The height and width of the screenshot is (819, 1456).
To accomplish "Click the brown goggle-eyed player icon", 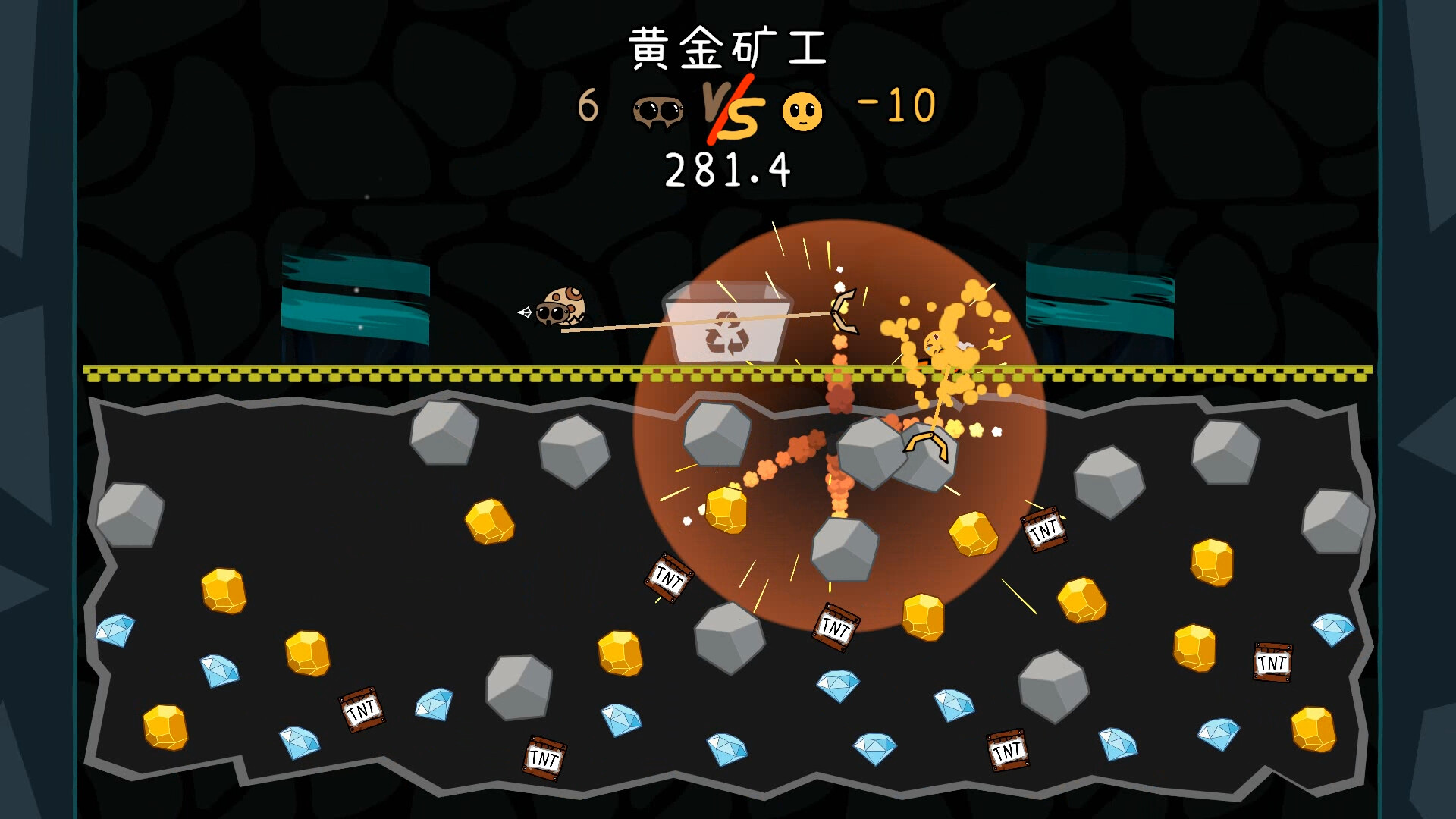I will 657,112.
